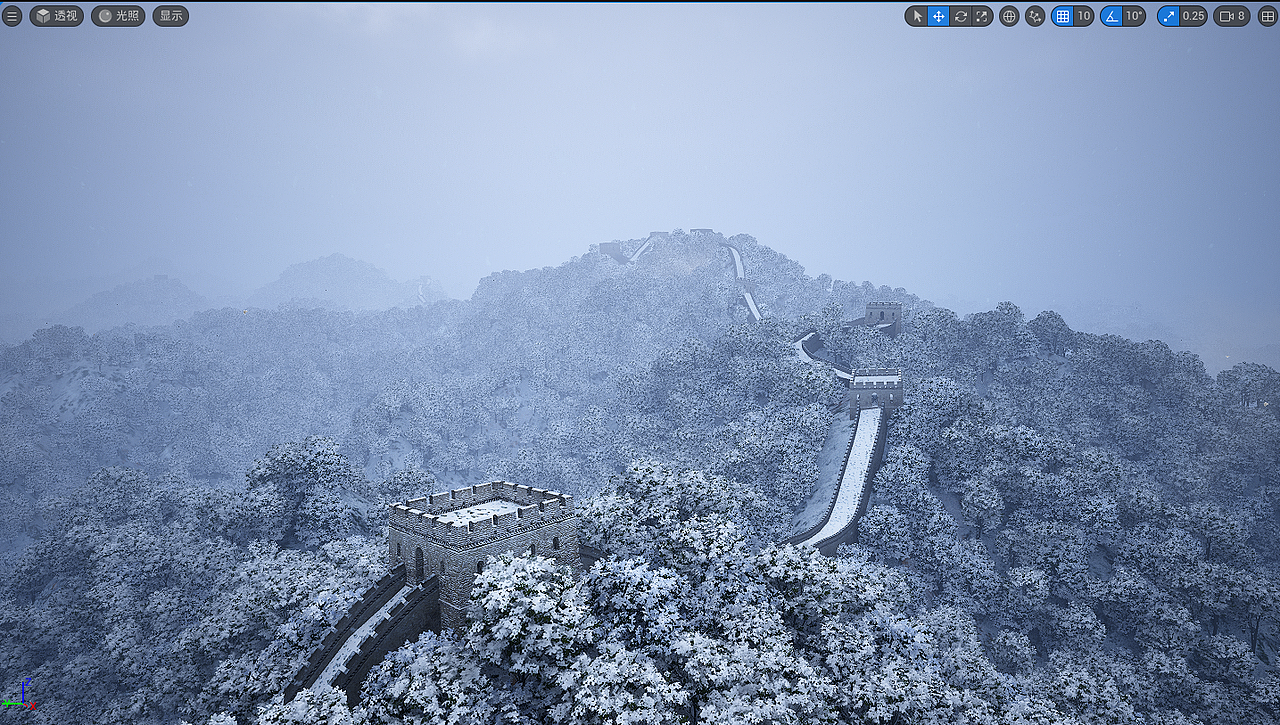Activate the Move transform tool
Image resolution: width=1280 pixels, height=725 pixels.
tap(939, 16)
